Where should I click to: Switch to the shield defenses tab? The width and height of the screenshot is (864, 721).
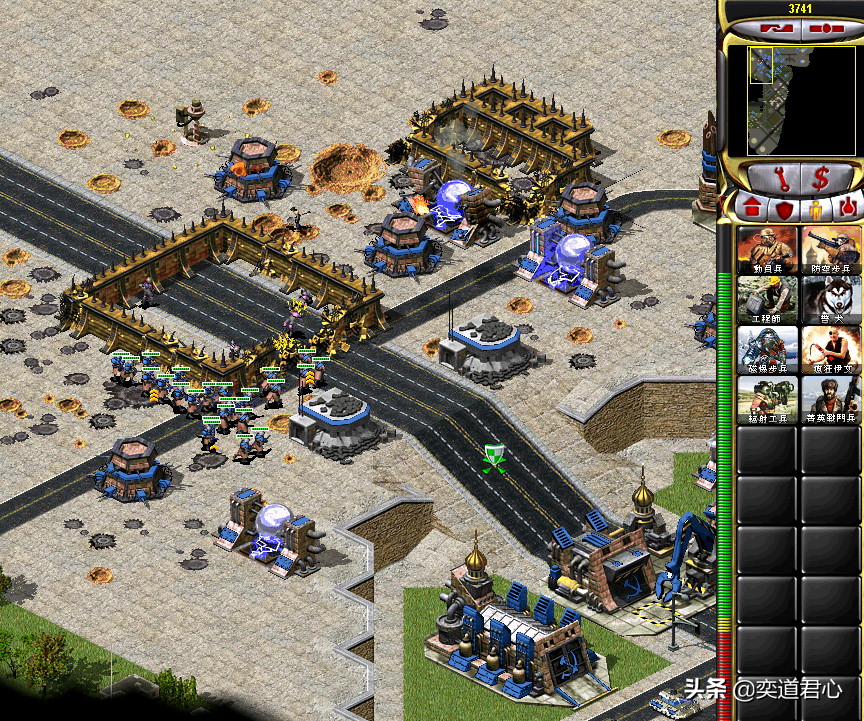[784, 207]
